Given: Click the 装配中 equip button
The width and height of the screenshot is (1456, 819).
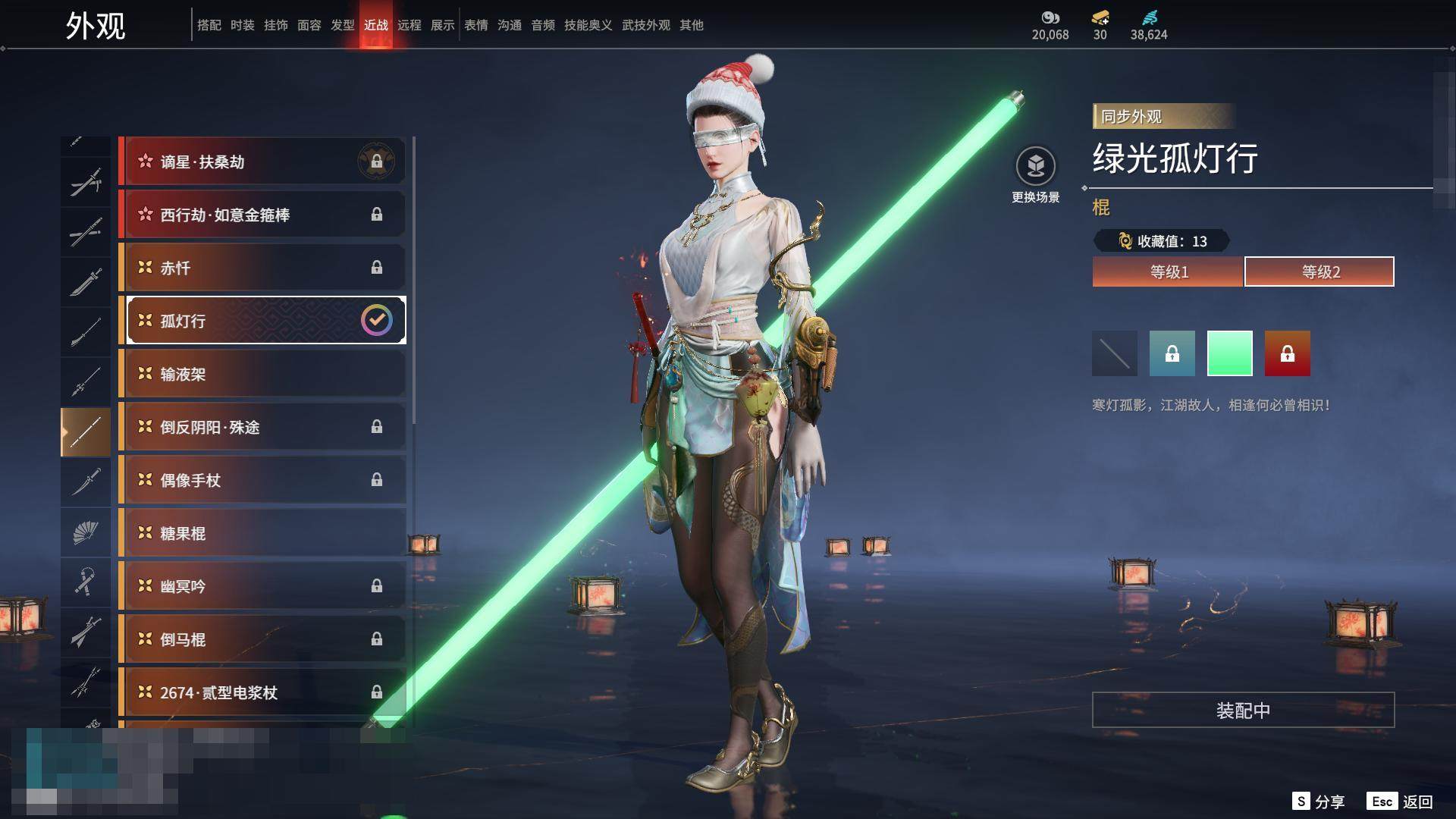Looking at the screenshot, I should pos(1243,710).
